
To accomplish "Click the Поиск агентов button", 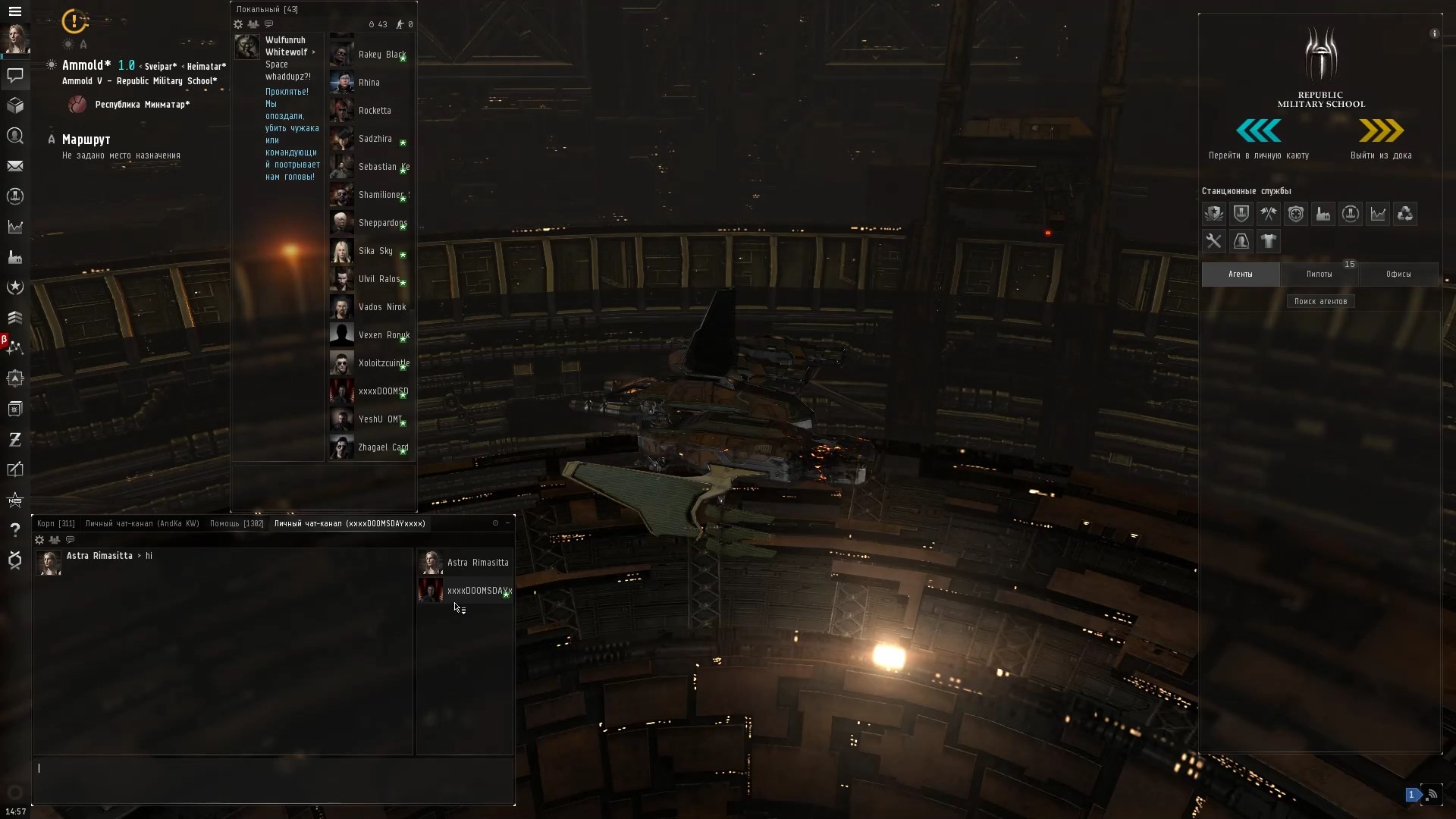I will pos(1320,301).
